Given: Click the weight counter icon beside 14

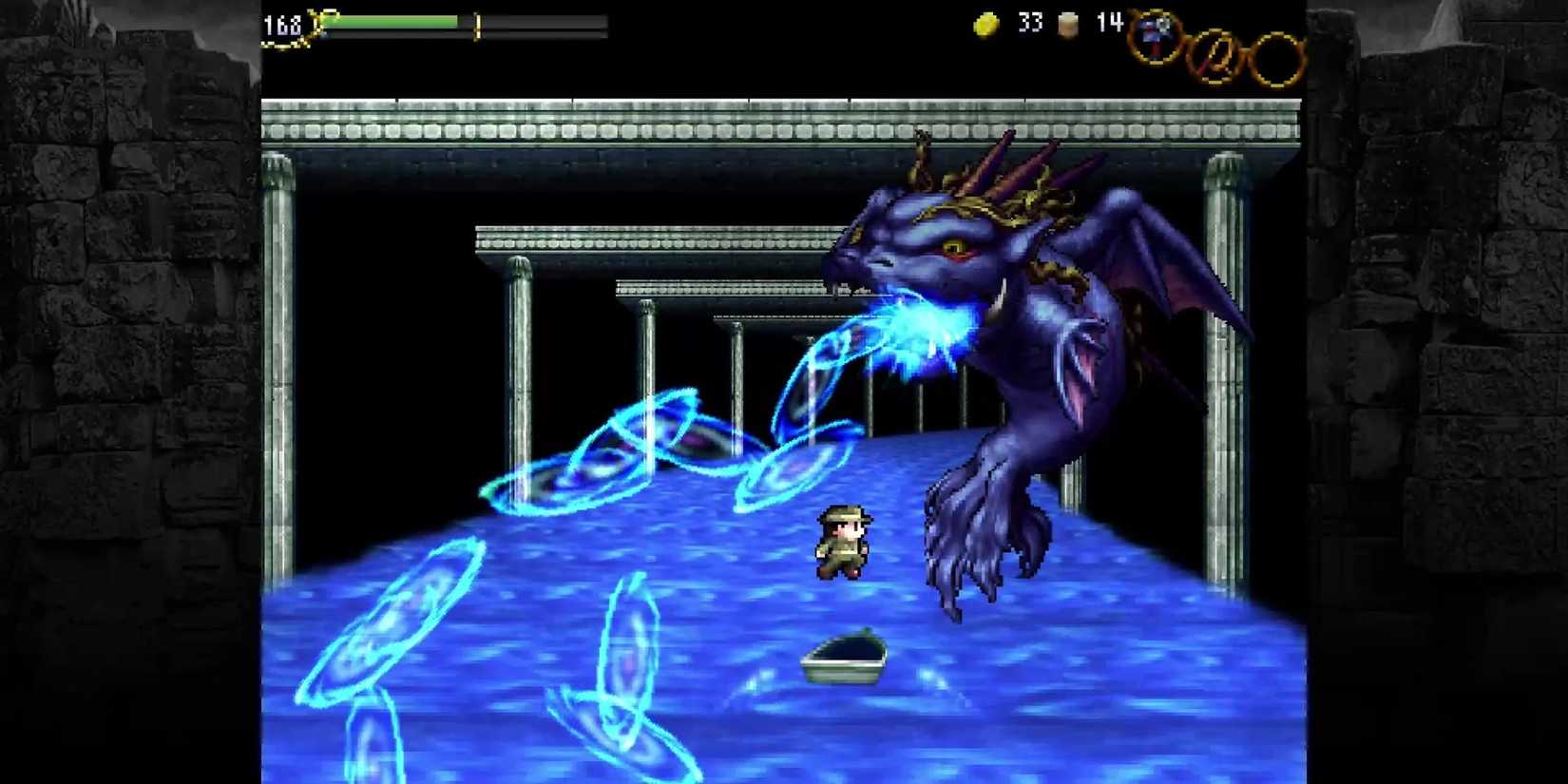Looking at the screenshot, I should [x=1066, y=27].
